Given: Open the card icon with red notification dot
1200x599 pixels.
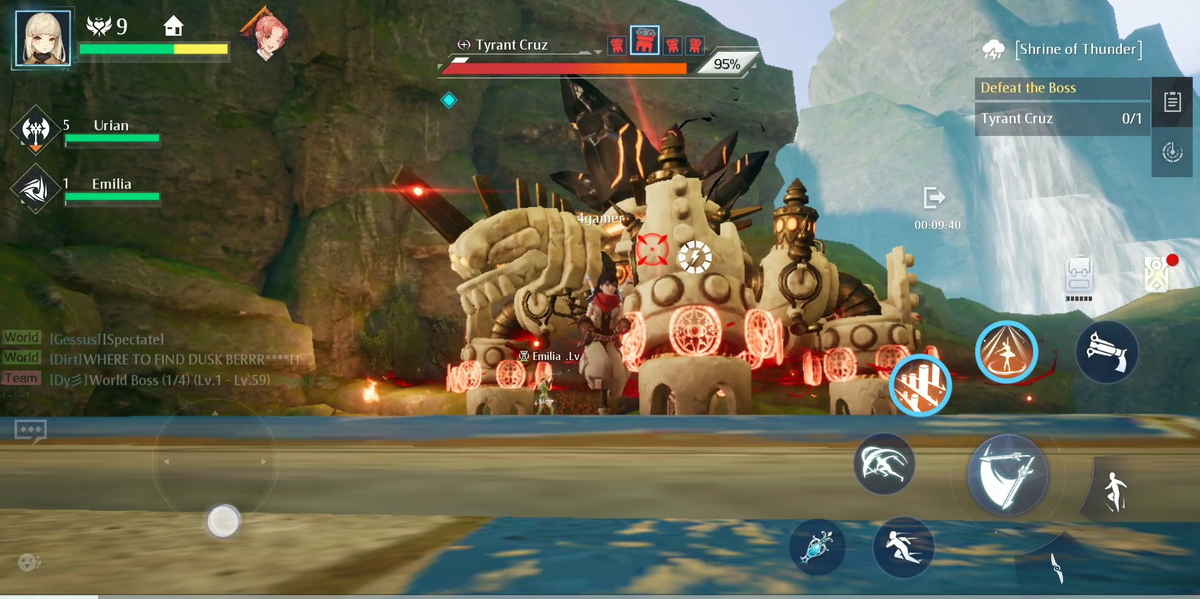Looking at the screenshot, I should point(1158,273).
